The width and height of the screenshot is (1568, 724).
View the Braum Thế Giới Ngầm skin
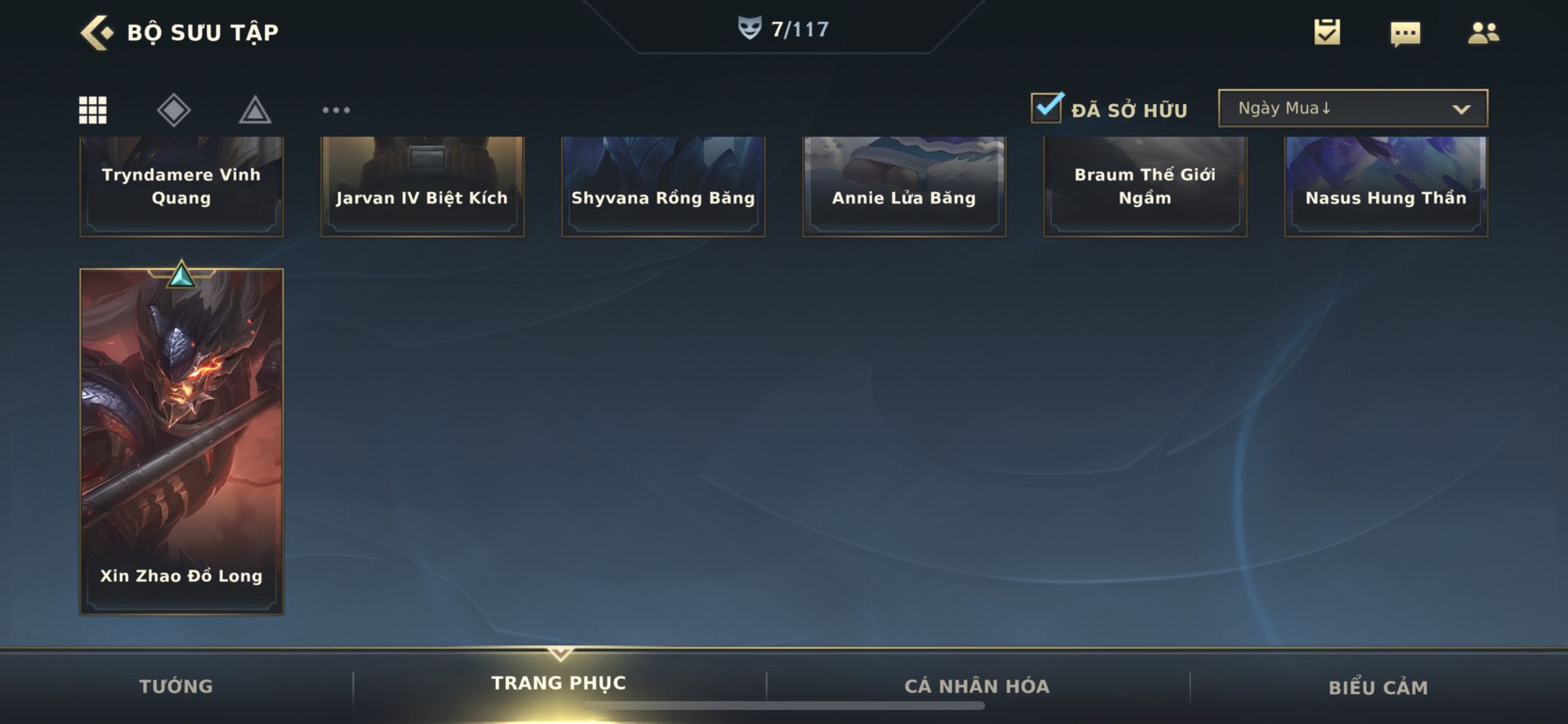click(x=1145, y=186)
